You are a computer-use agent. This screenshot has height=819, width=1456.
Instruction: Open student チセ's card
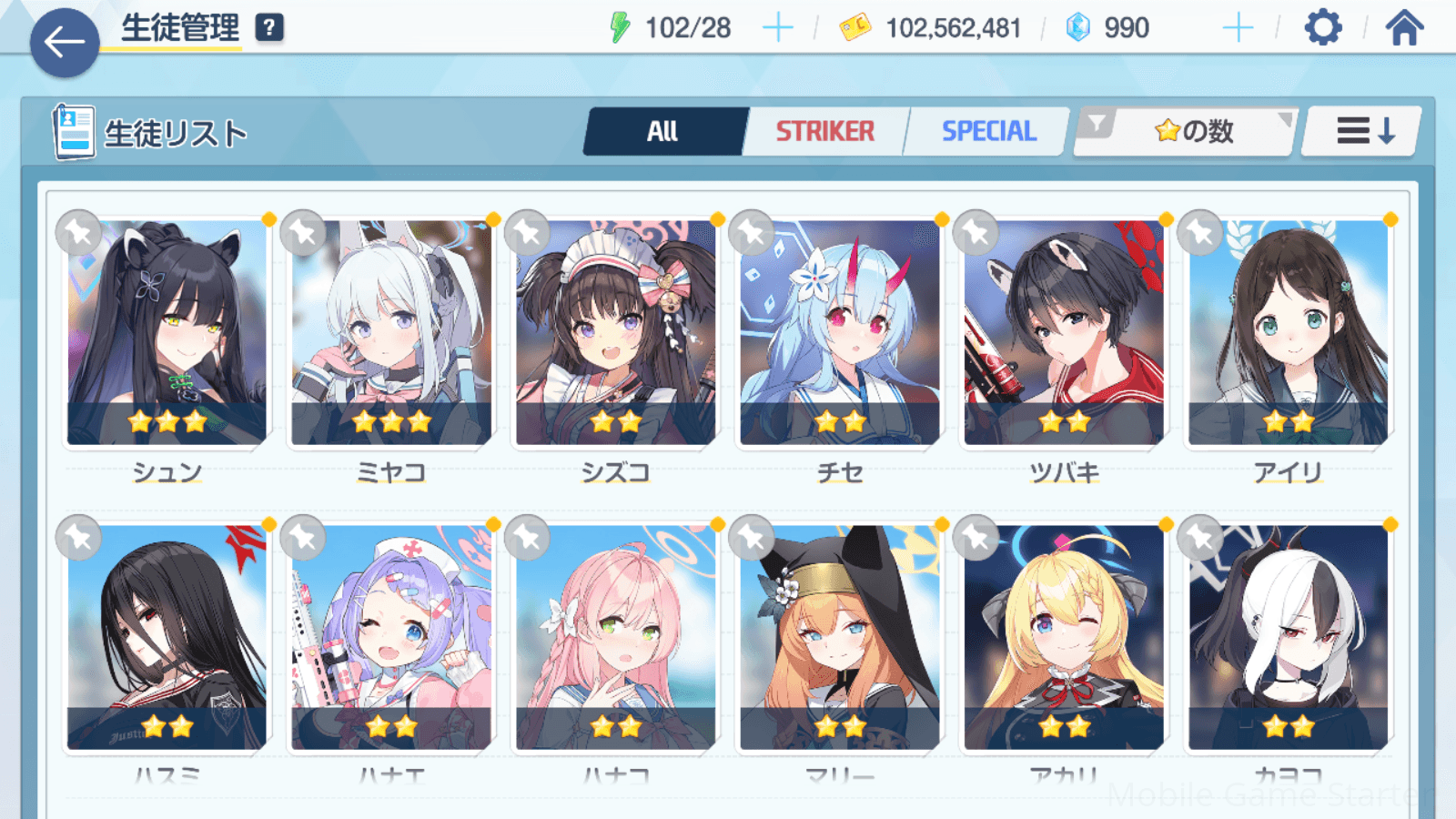click(x=839, y=333)
